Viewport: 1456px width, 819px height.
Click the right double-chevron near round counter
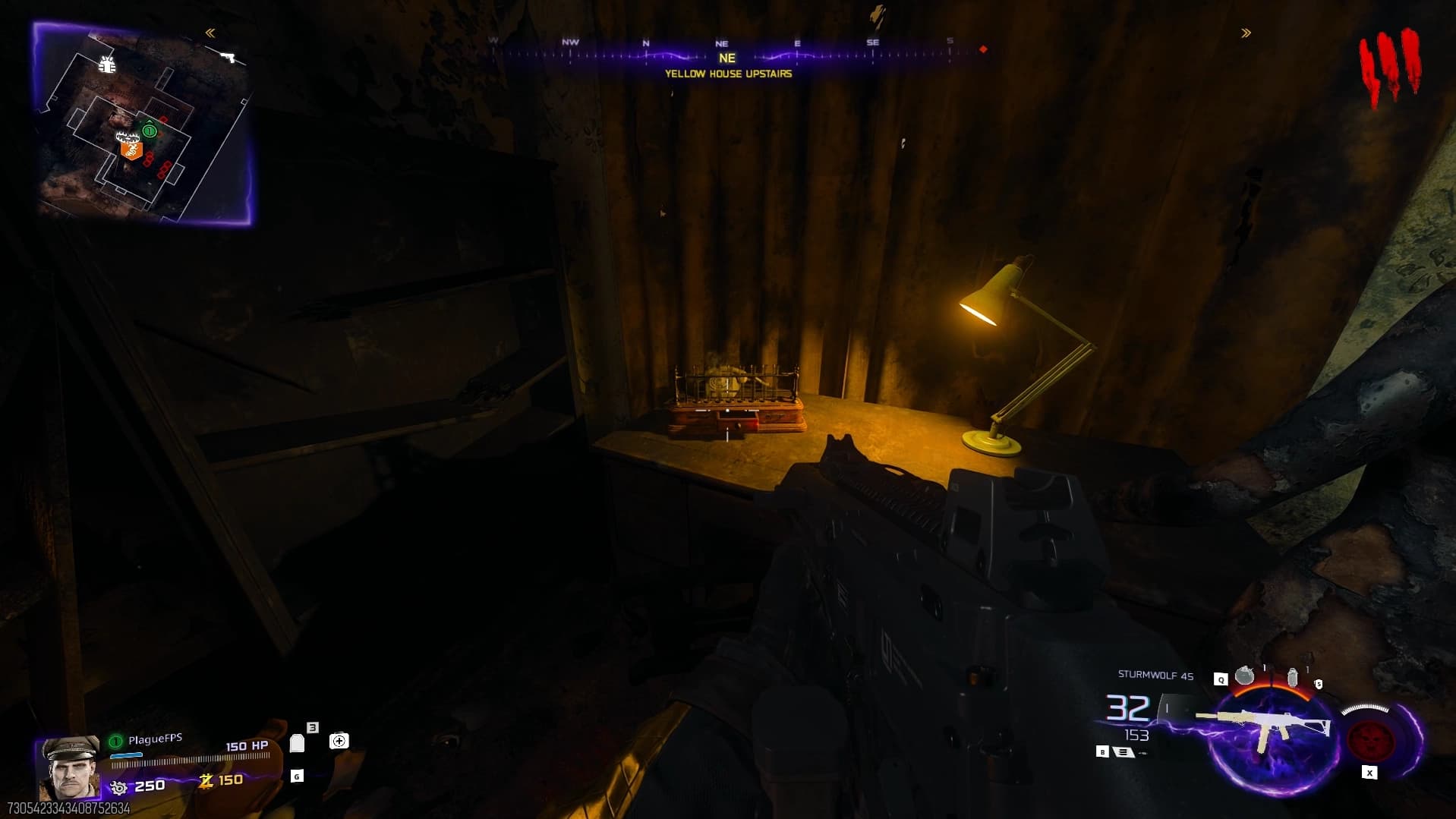click(x=1246, y=33)
